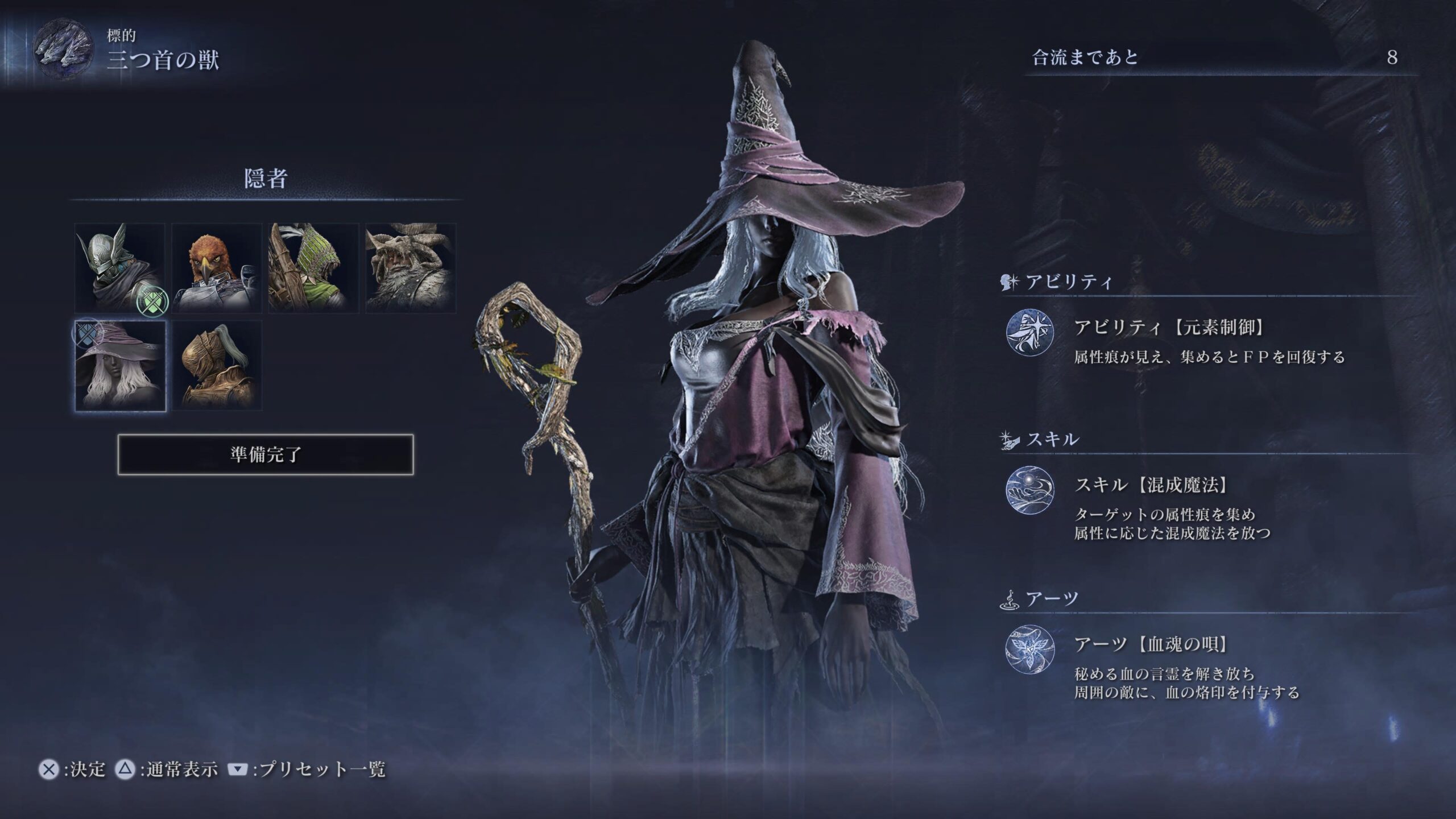Confirm with the 準備完了 ready button
This screenshot has height=819, width=1456.
point(266,454)
